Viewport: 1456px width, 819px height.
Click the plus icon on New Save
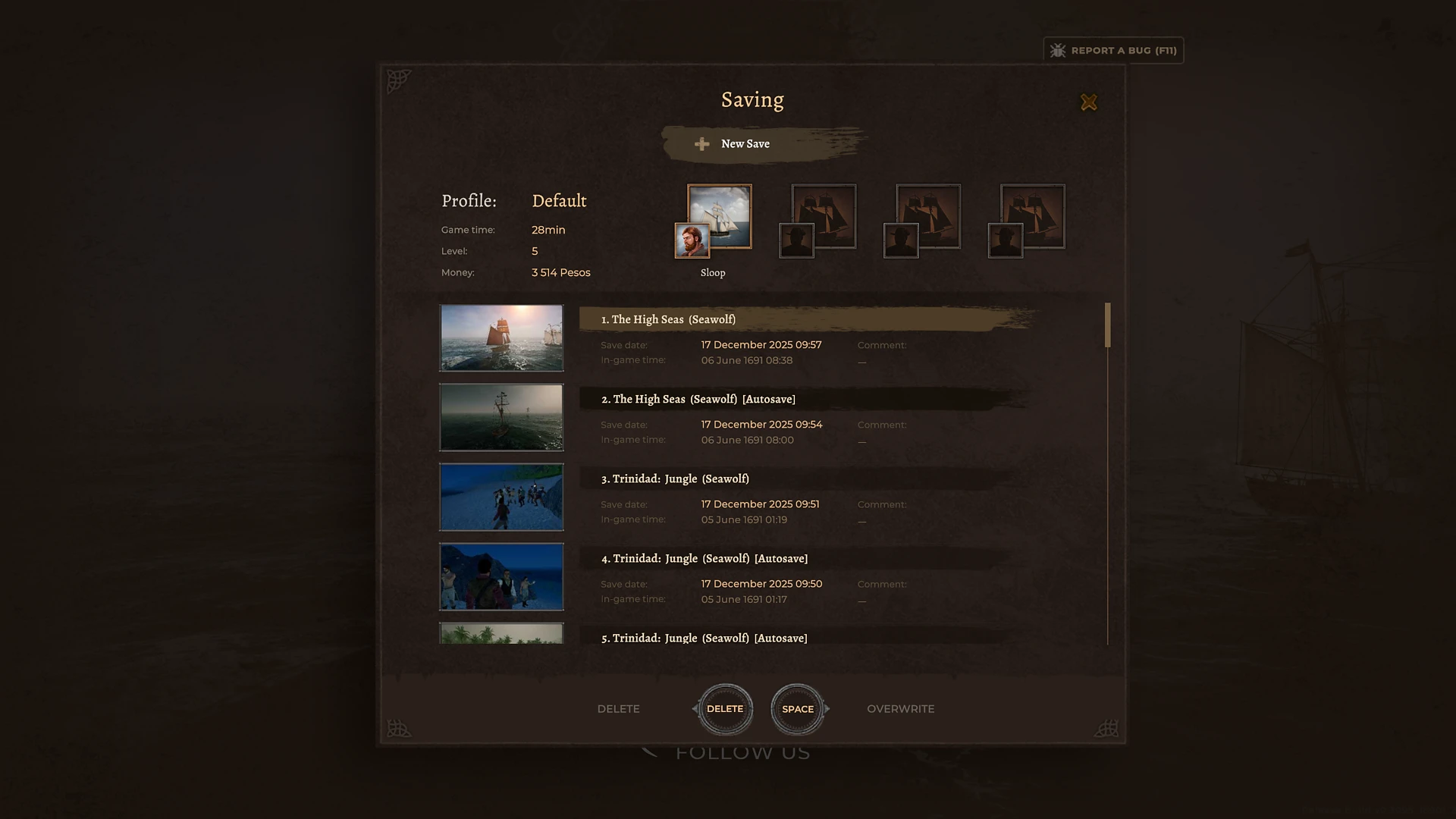pyautogui.click(x=701, y=144)
